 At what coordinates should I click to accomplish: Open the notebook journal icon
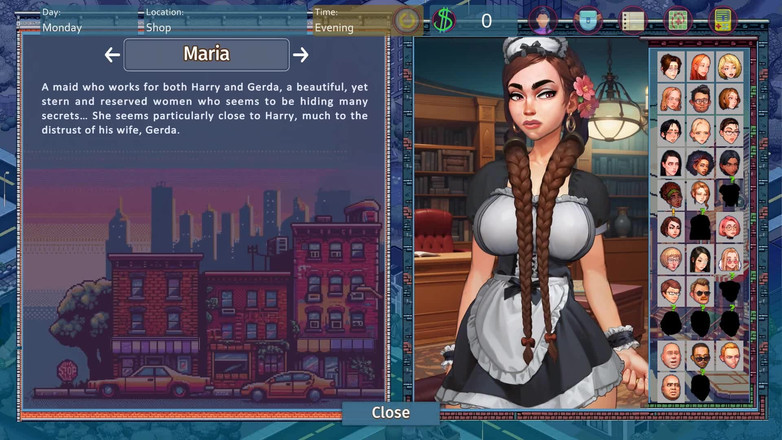click(x=633, y=19)
